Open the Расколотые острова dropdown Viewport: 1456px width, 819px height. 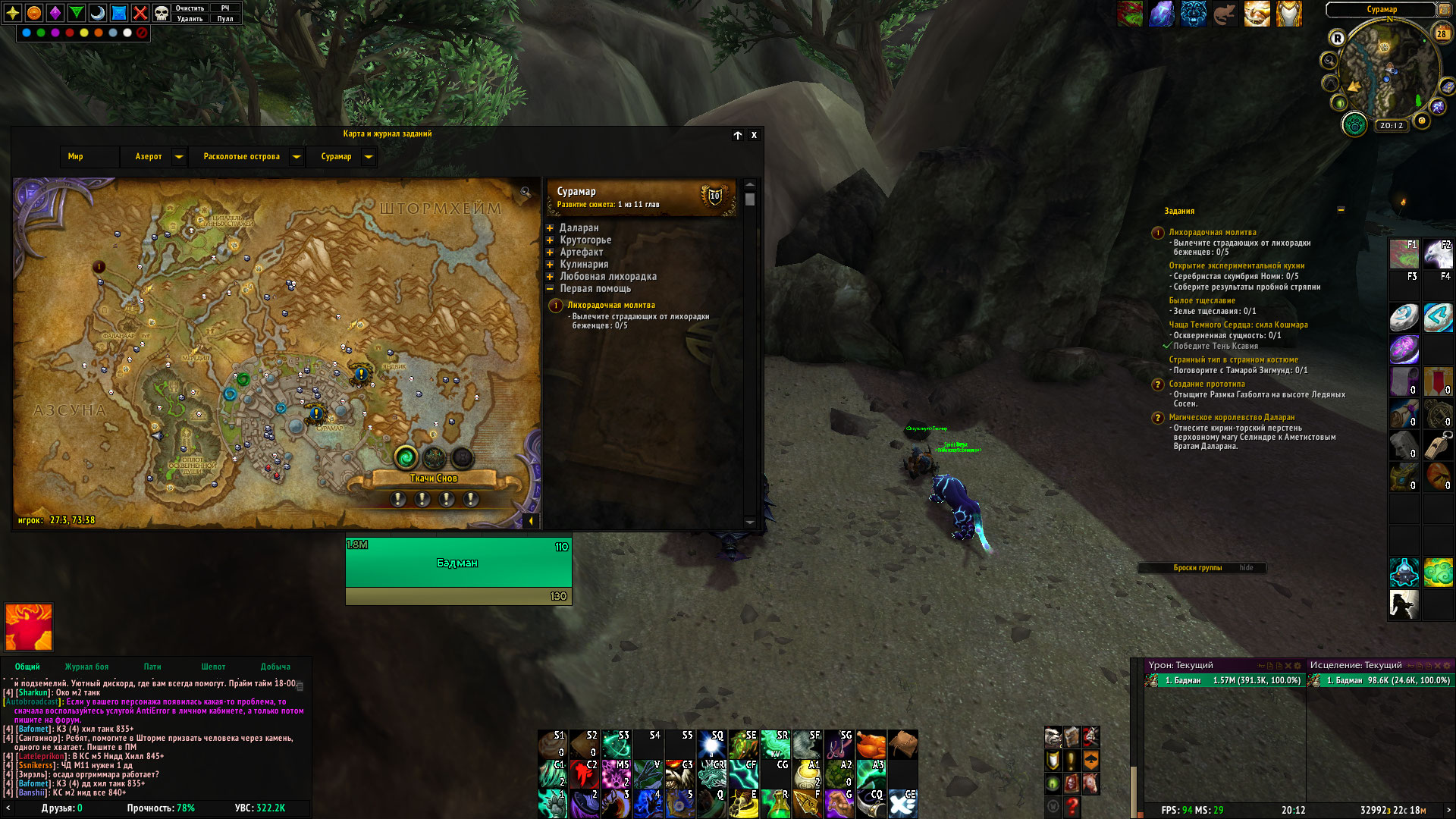297,157
